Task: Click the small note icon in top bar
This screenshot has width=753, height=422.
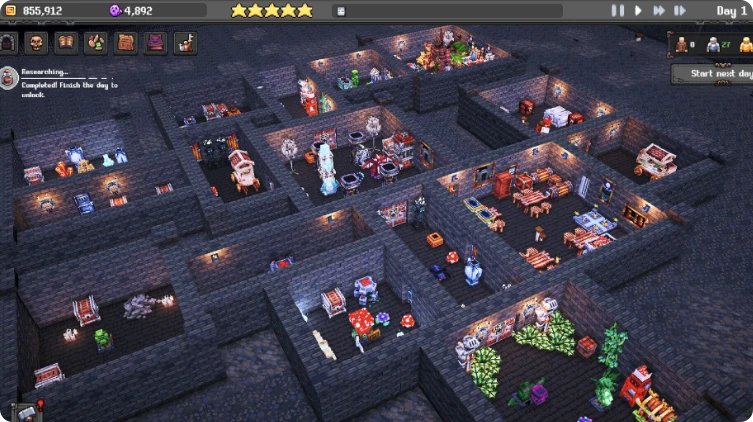Action: [340, 11]
